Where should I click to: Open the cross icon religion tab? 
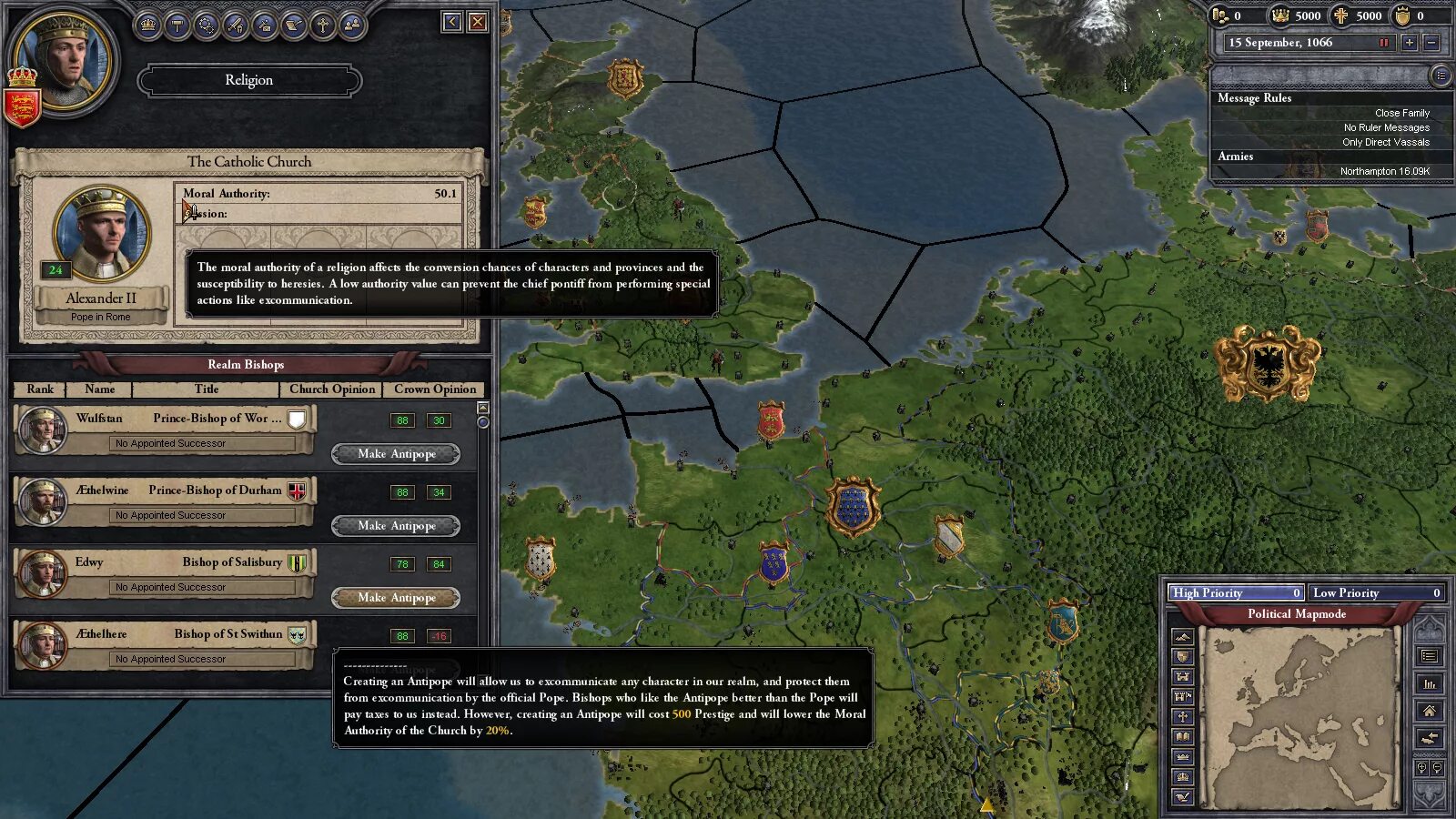pos(322,25)
